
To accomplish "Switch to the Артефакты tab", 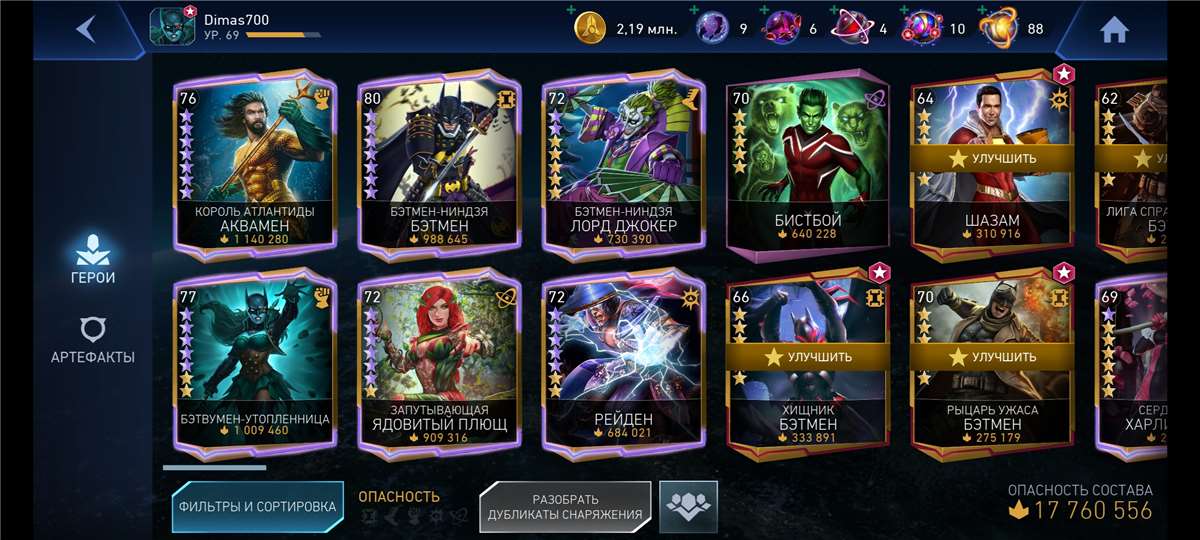I will (92, 341).
